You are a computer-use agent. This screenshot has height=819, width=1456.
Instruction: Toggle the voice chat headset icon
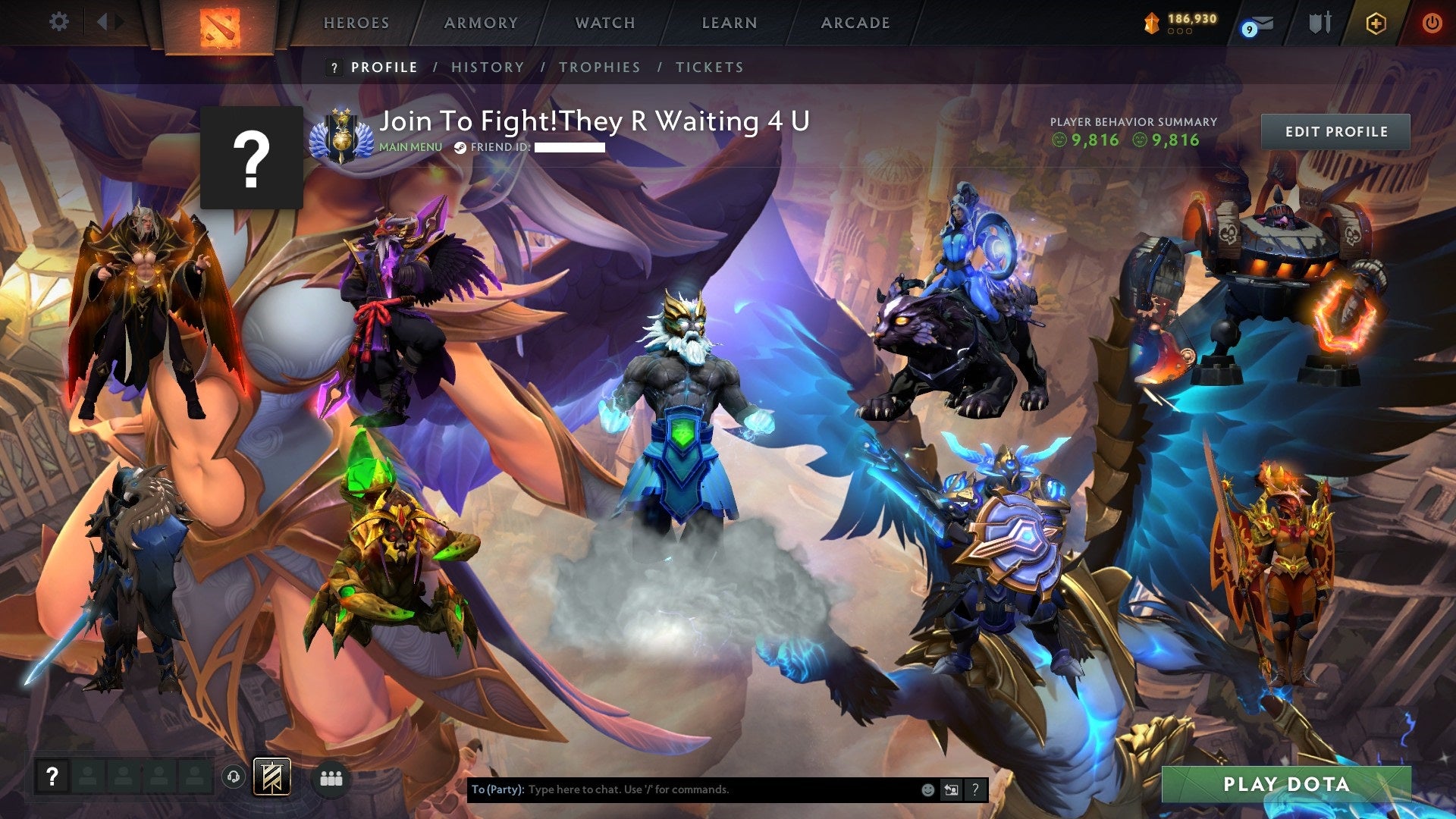coord(235,777)
